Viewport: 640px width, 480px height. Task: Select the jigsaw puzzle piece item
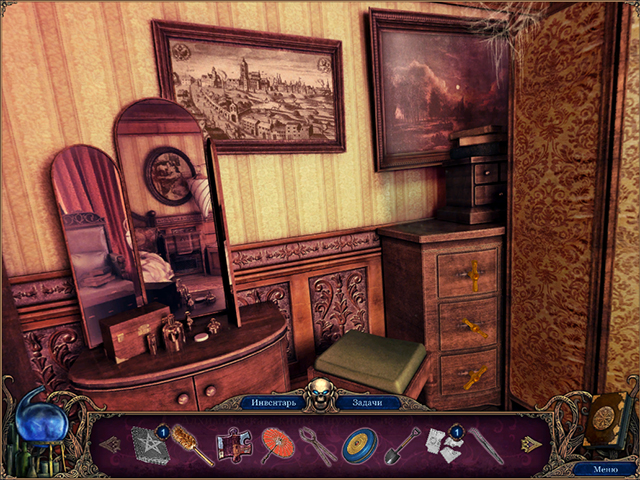pyautogui.click(x=233, y=445)
